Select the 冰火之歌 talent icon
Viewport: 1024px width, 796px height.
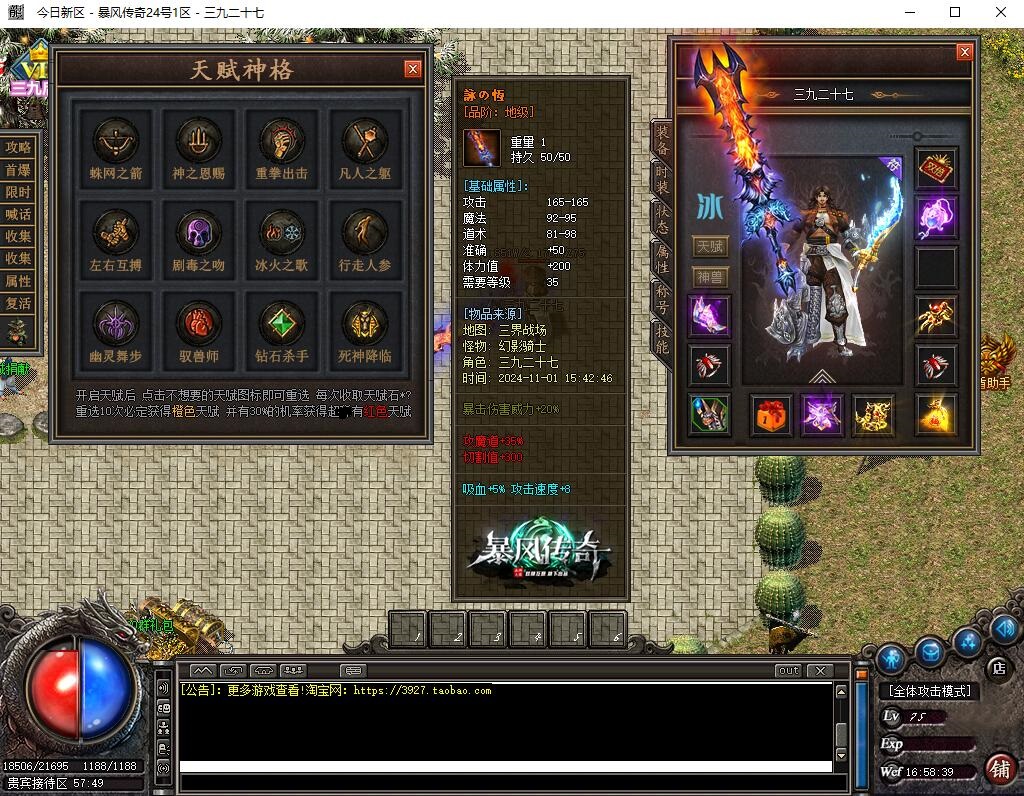(282, 233)
